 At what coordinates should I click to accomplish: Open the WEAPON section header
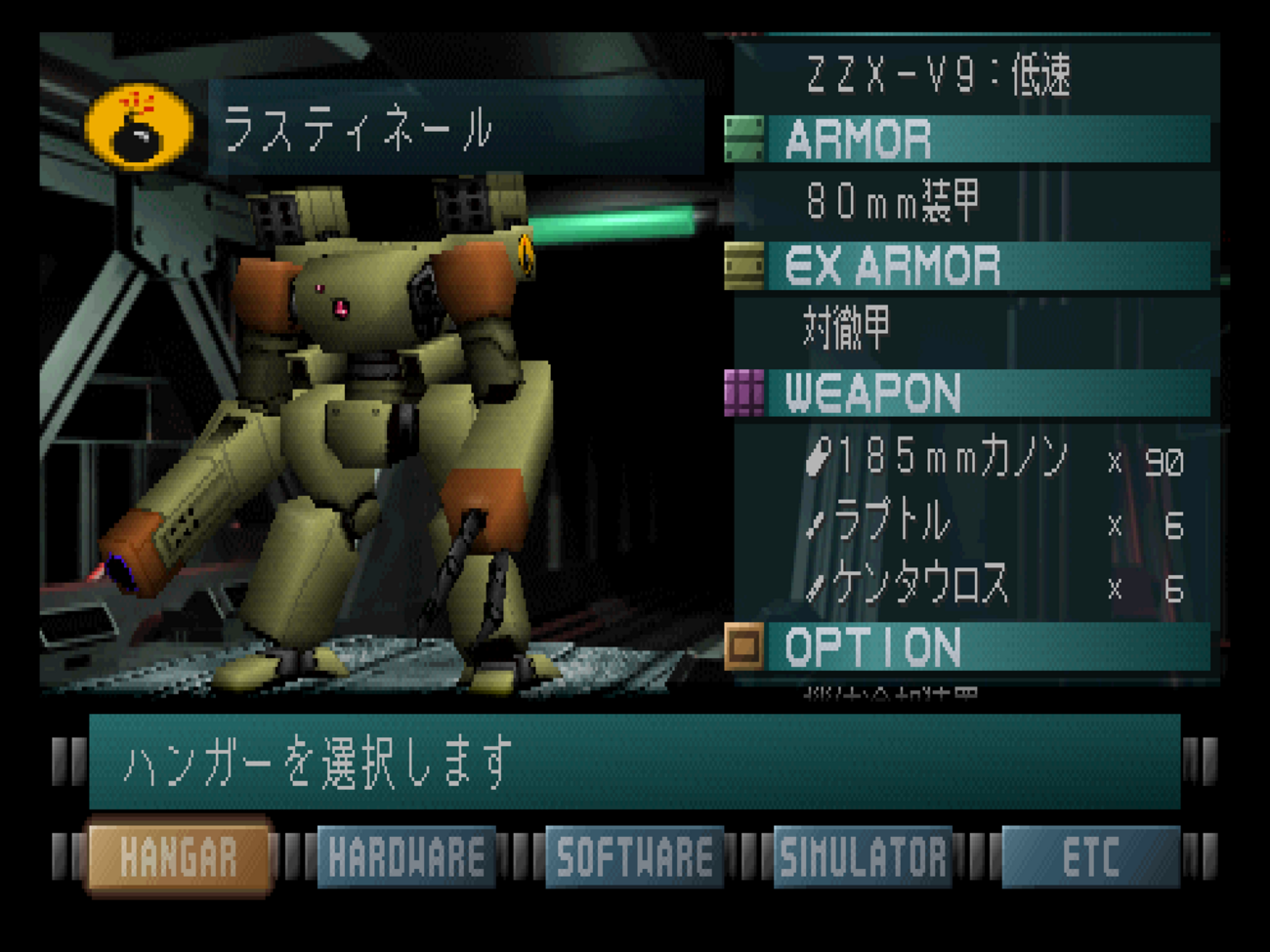click(967, 393)
